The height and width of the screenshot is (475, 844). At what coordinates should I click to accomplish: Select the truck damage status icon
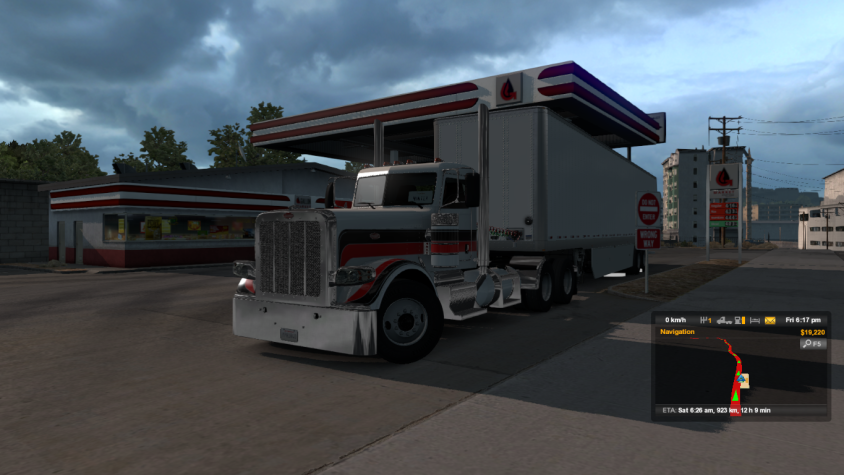click(x=723, y=320)
